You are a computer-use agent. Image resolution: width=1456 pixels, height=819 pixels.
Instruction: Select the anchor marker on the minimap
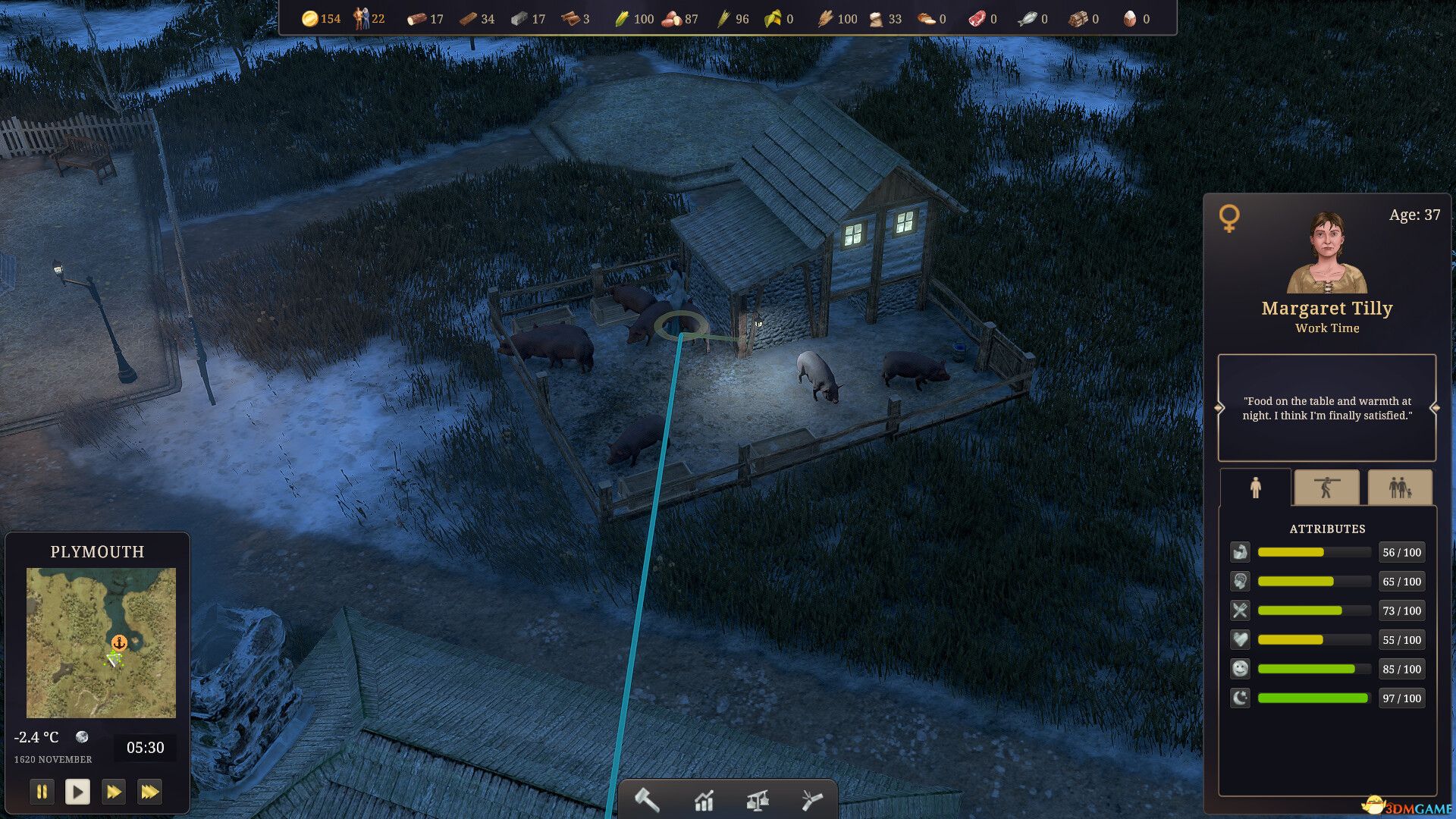coord(119,643)
